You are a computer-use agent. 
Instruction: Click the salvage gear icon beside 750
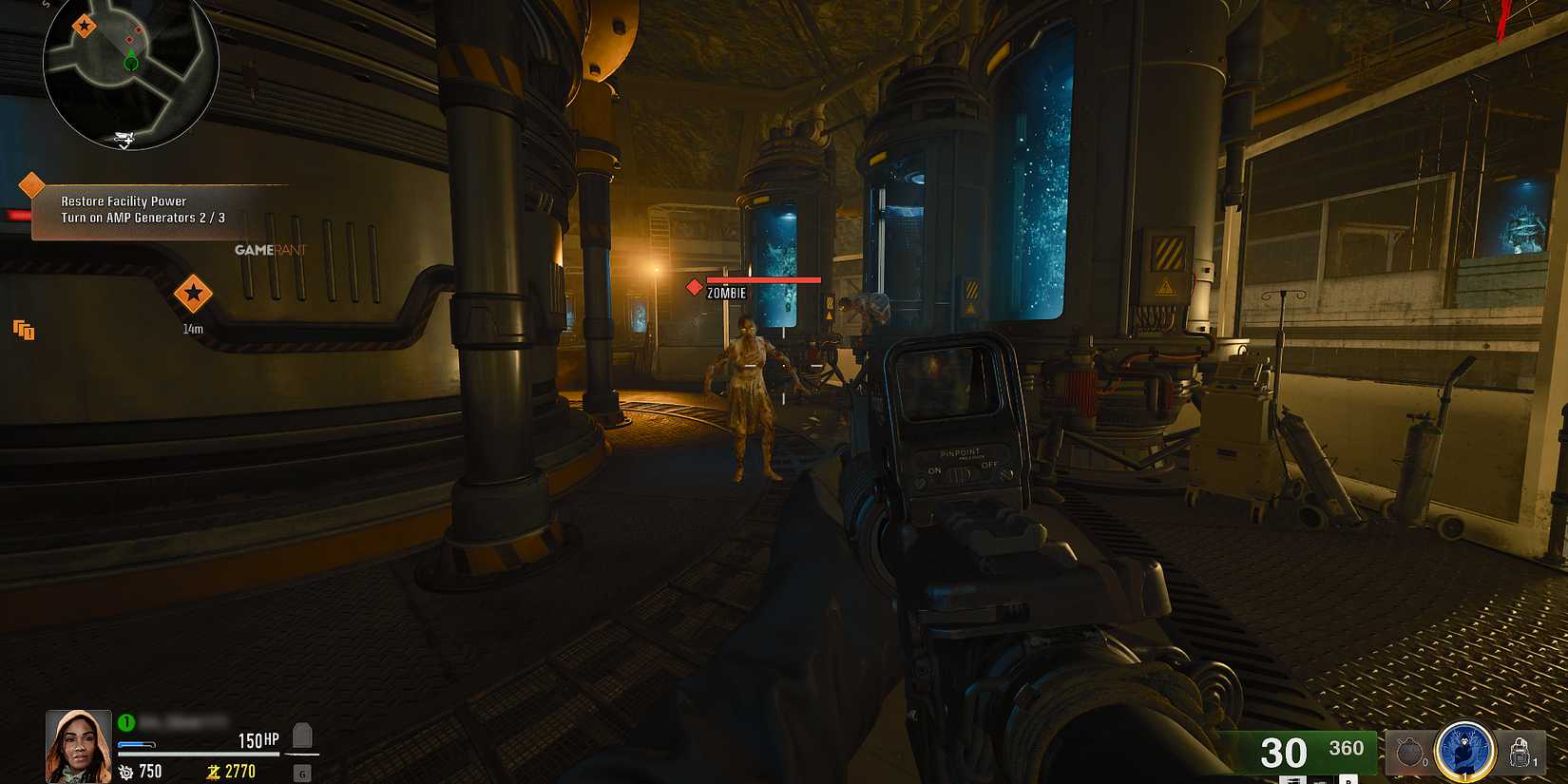(x=124, y=772)
